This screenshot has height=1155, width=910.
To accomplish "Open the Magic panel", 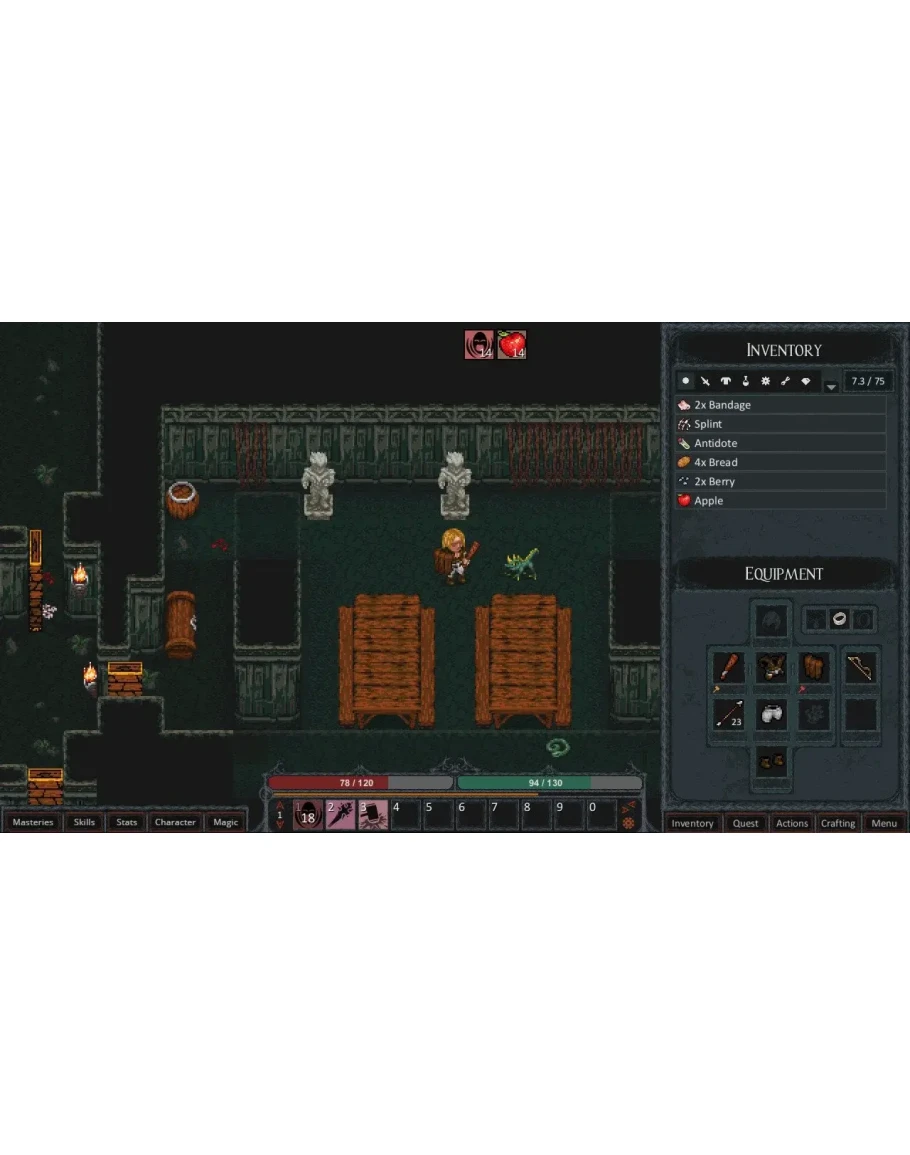I will [x=226, y=823].
